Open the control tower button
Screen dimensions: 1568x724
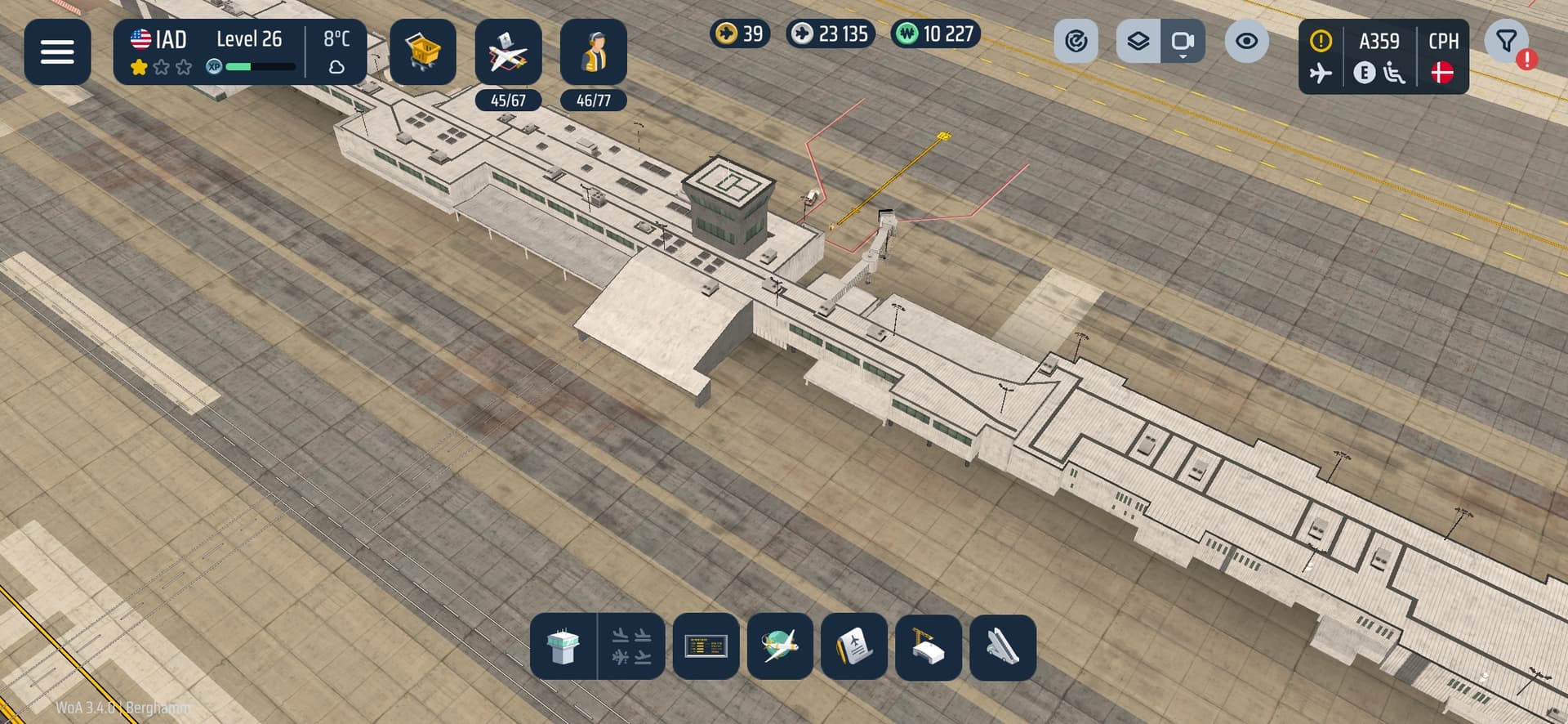tap(563, 646)
